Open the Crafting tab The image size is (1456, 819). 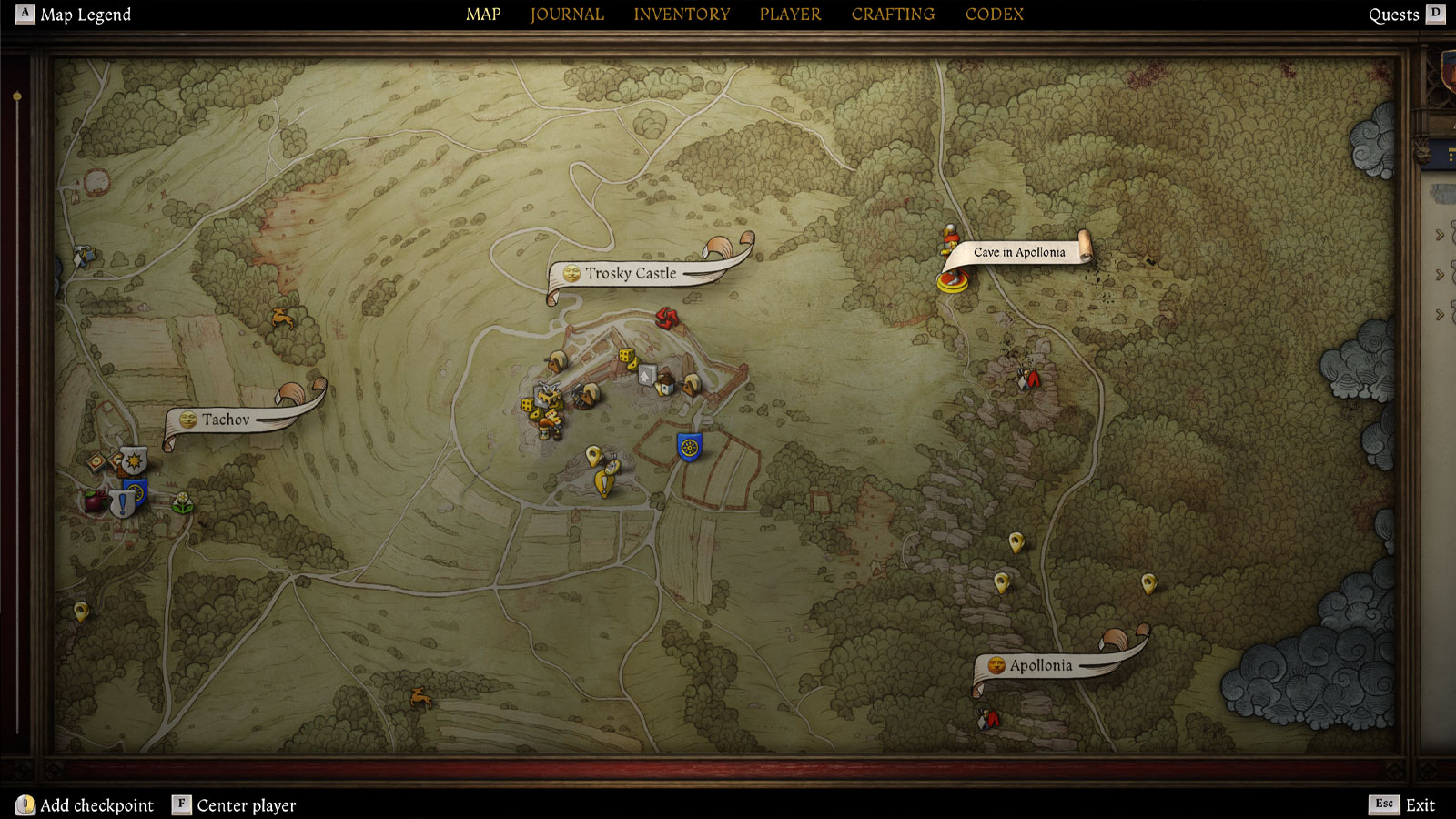pyautogui.click(x=893, y=15)
